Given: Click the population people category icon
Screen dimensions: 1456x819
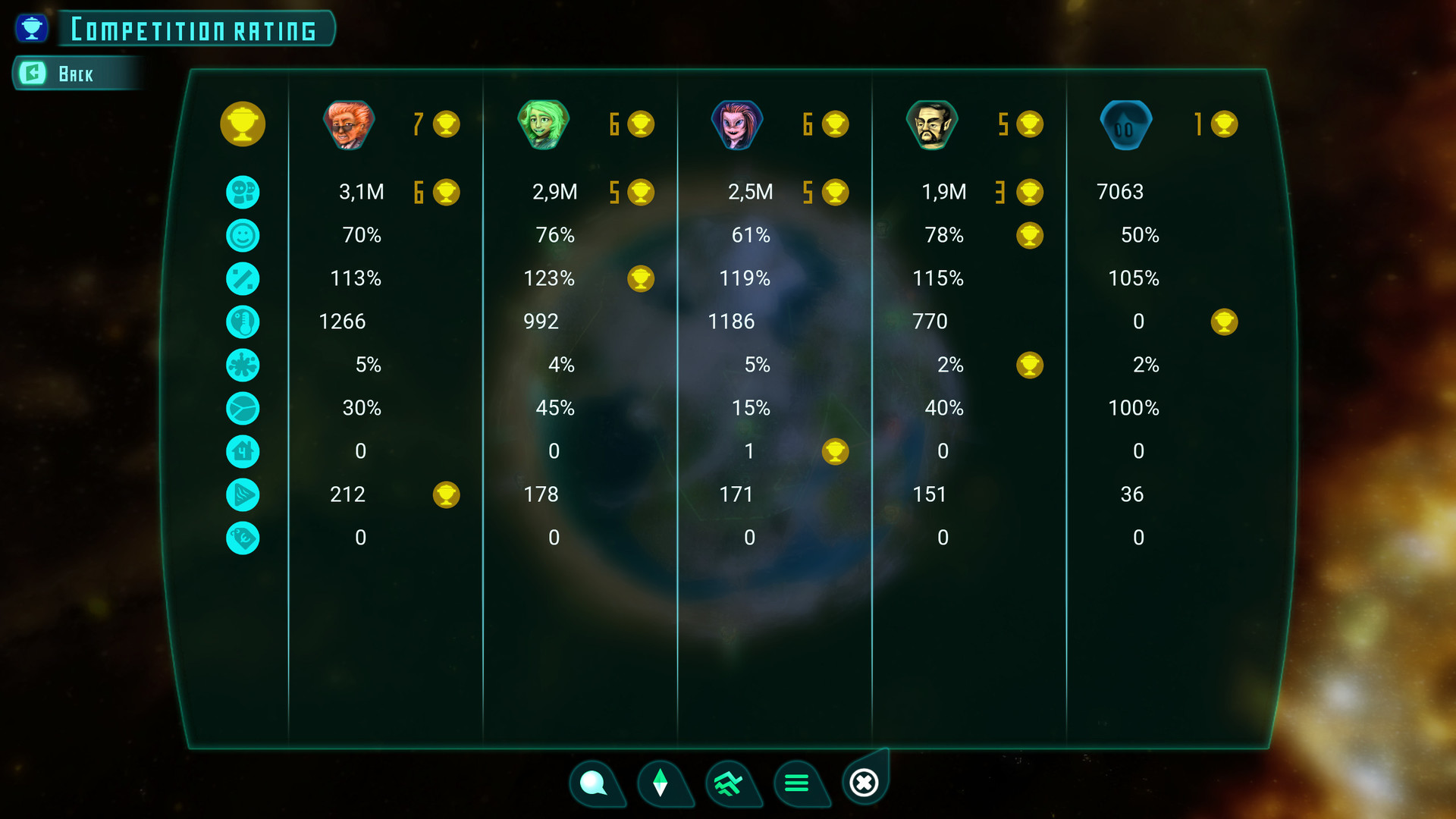Looking at the screenshot, I should [243, 192].
